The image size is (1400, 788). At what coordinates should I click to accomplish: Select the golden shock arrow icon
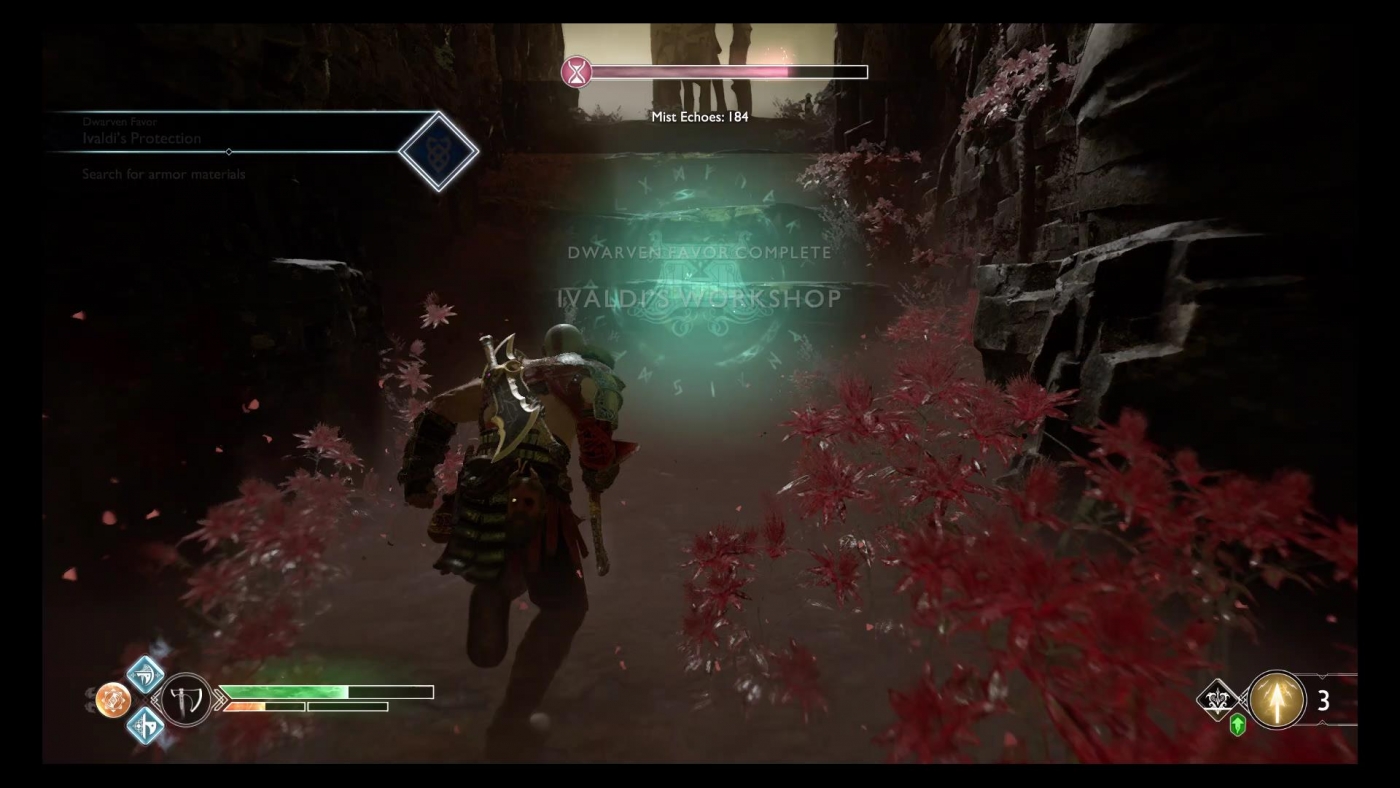[1277, 700]
